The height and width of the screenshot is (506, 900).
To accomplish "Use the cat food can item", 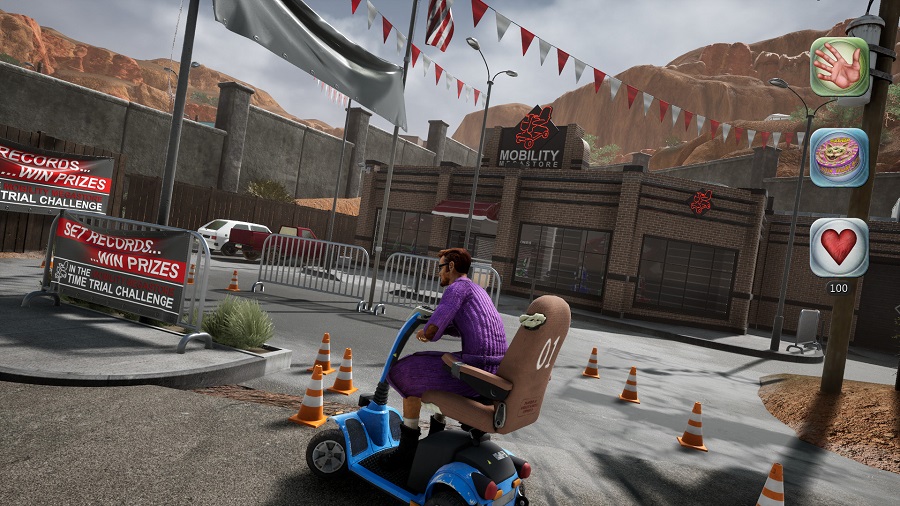I will (838, 157).
